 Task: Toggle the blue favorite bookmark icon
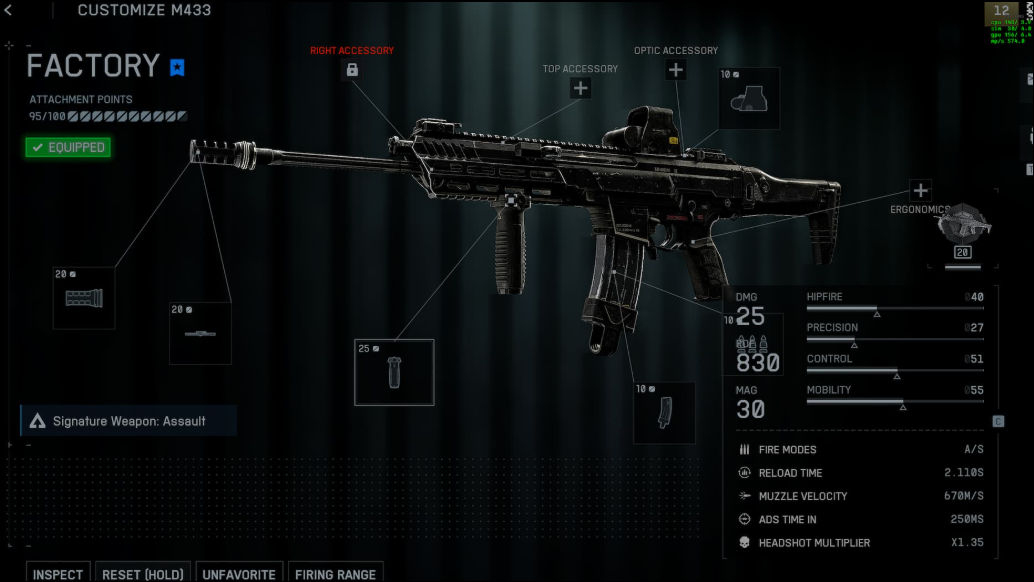pyautogui.click(x=177, y=68)
